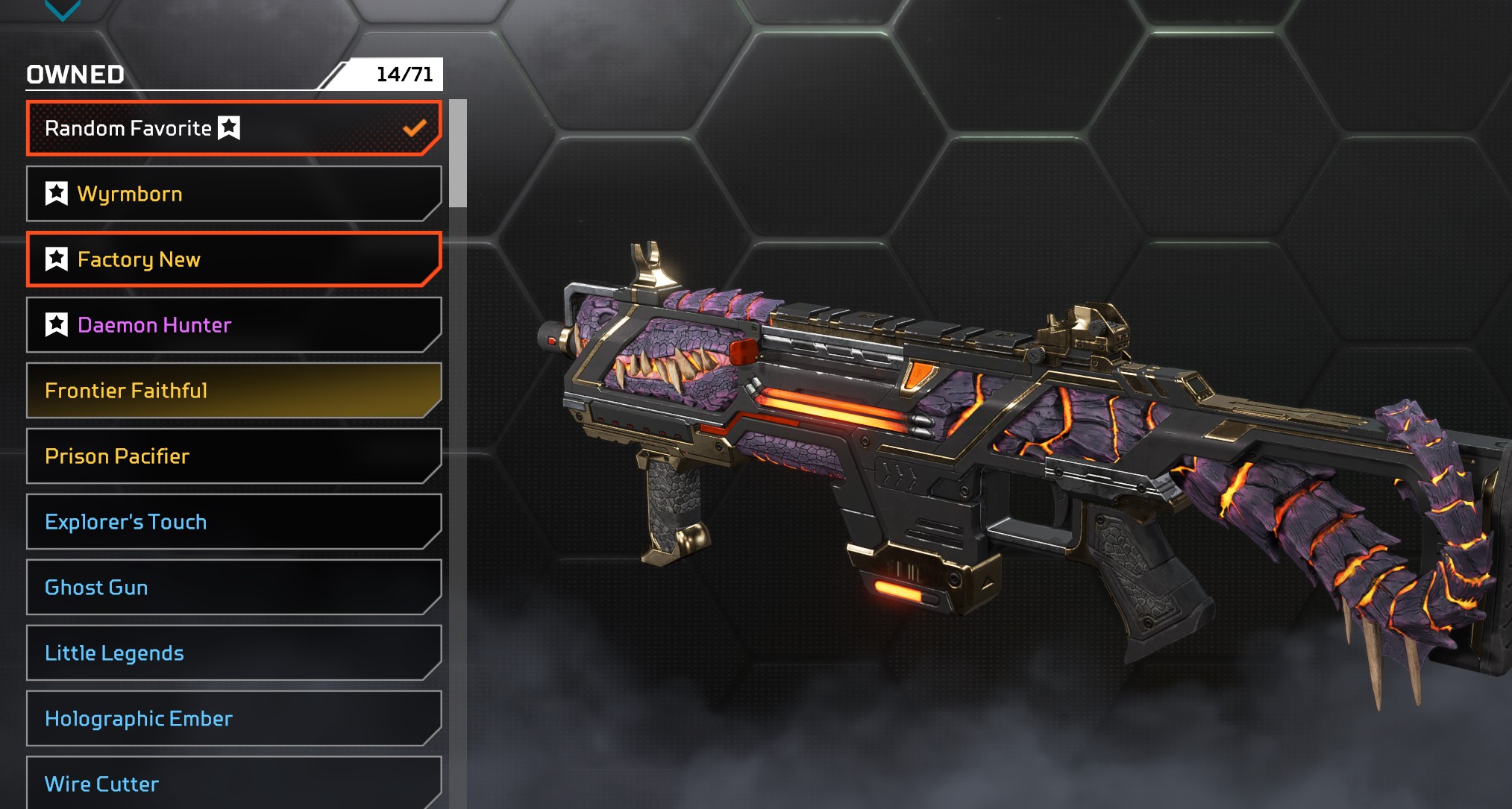Pick the Wire Cutter skin
This screenshot has width=1512, height=809.
tap(233, 783)
